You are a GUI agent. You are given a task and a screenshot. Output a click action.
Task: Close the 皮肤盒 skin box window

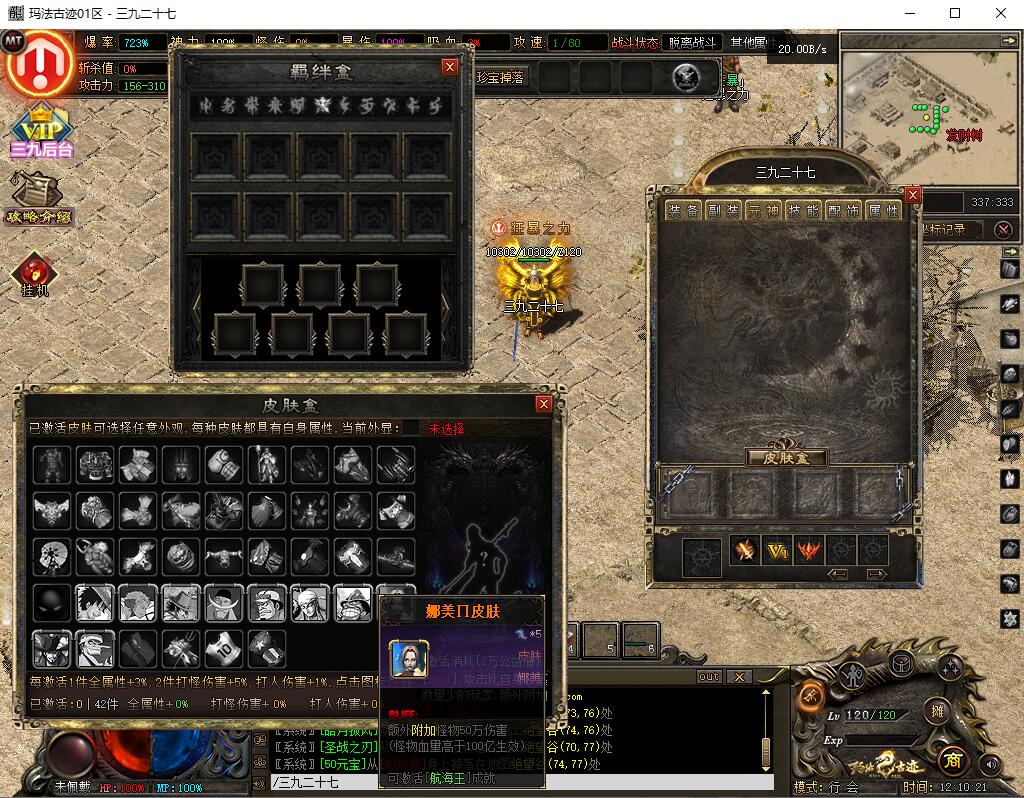544,404
